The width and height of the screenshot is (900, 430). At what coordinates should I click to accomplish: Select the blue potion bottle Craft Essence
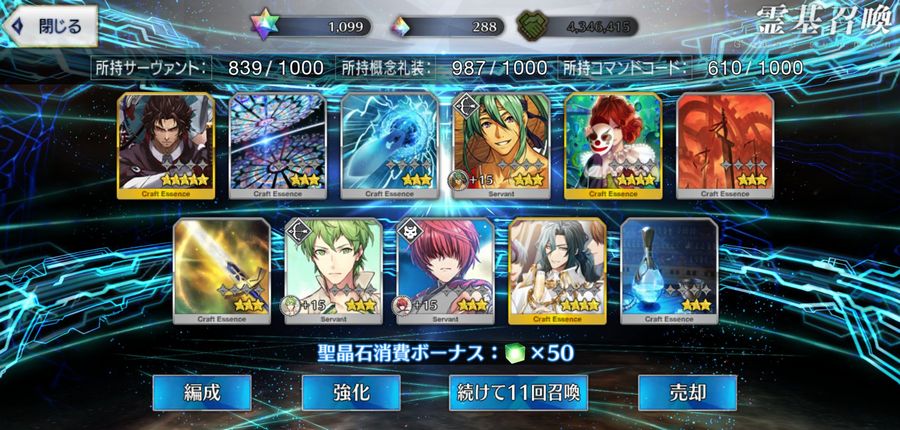669,268
